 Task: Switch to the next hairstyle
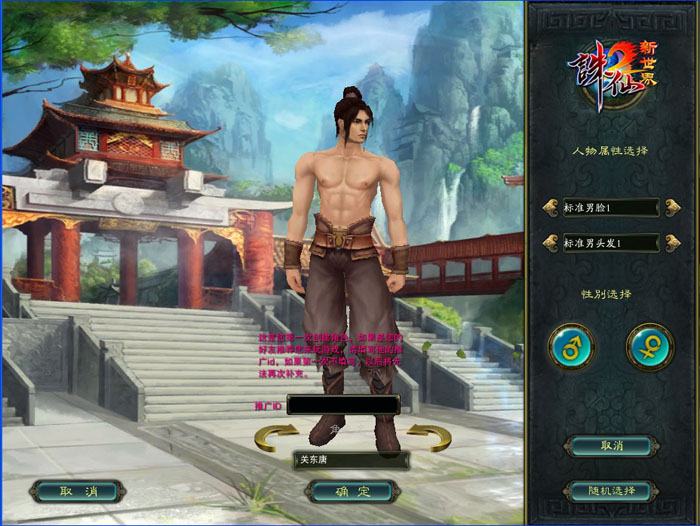click(672, 242)
